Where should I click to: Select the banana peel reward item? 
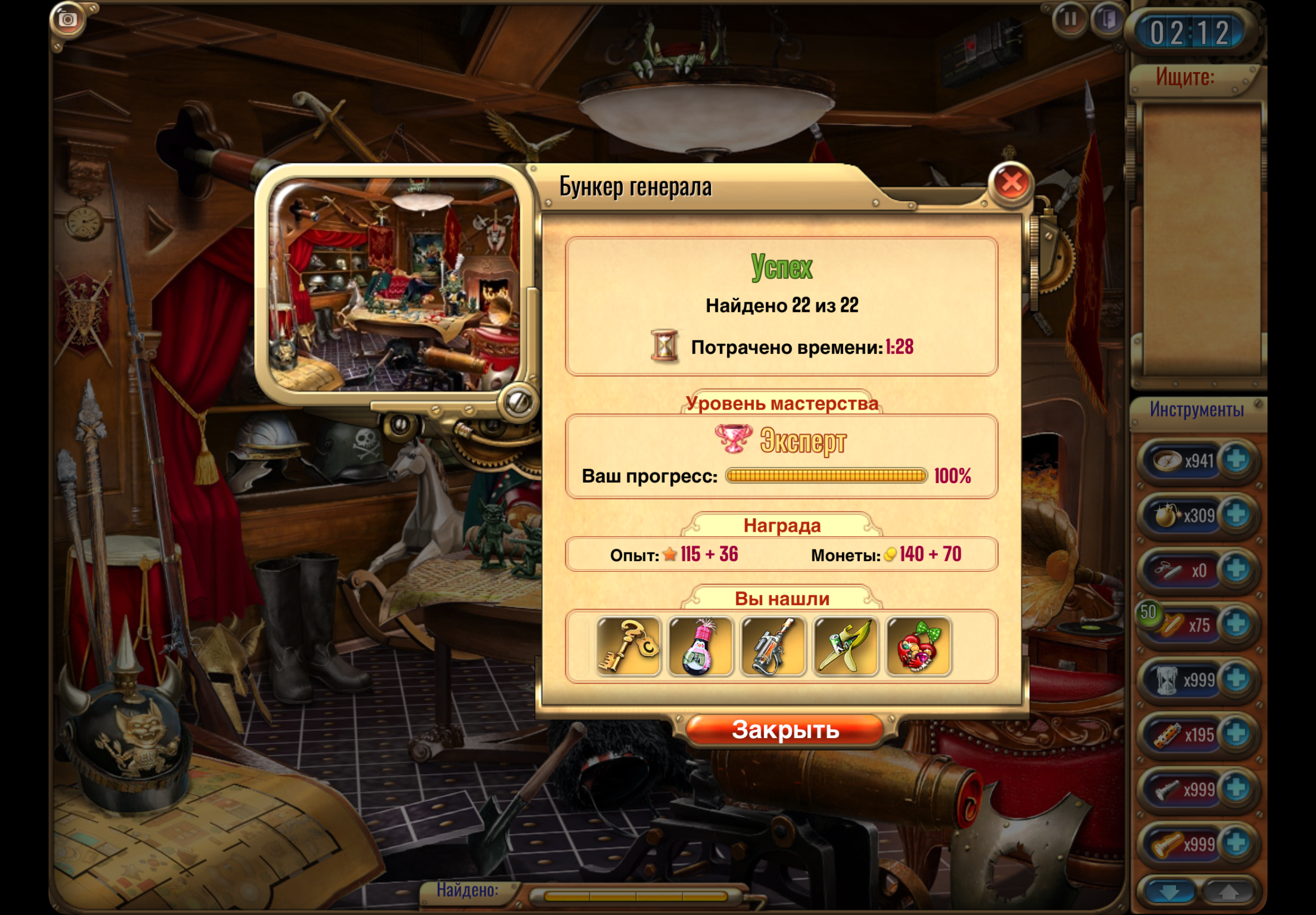pos(845,646)
